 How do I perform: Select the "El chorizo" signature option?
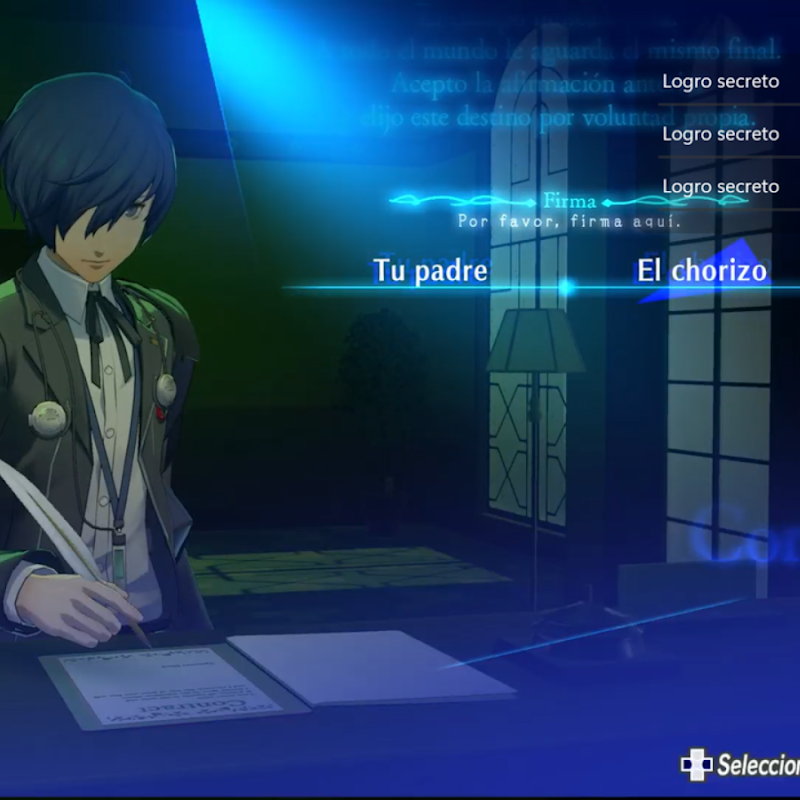coord(701,270)
